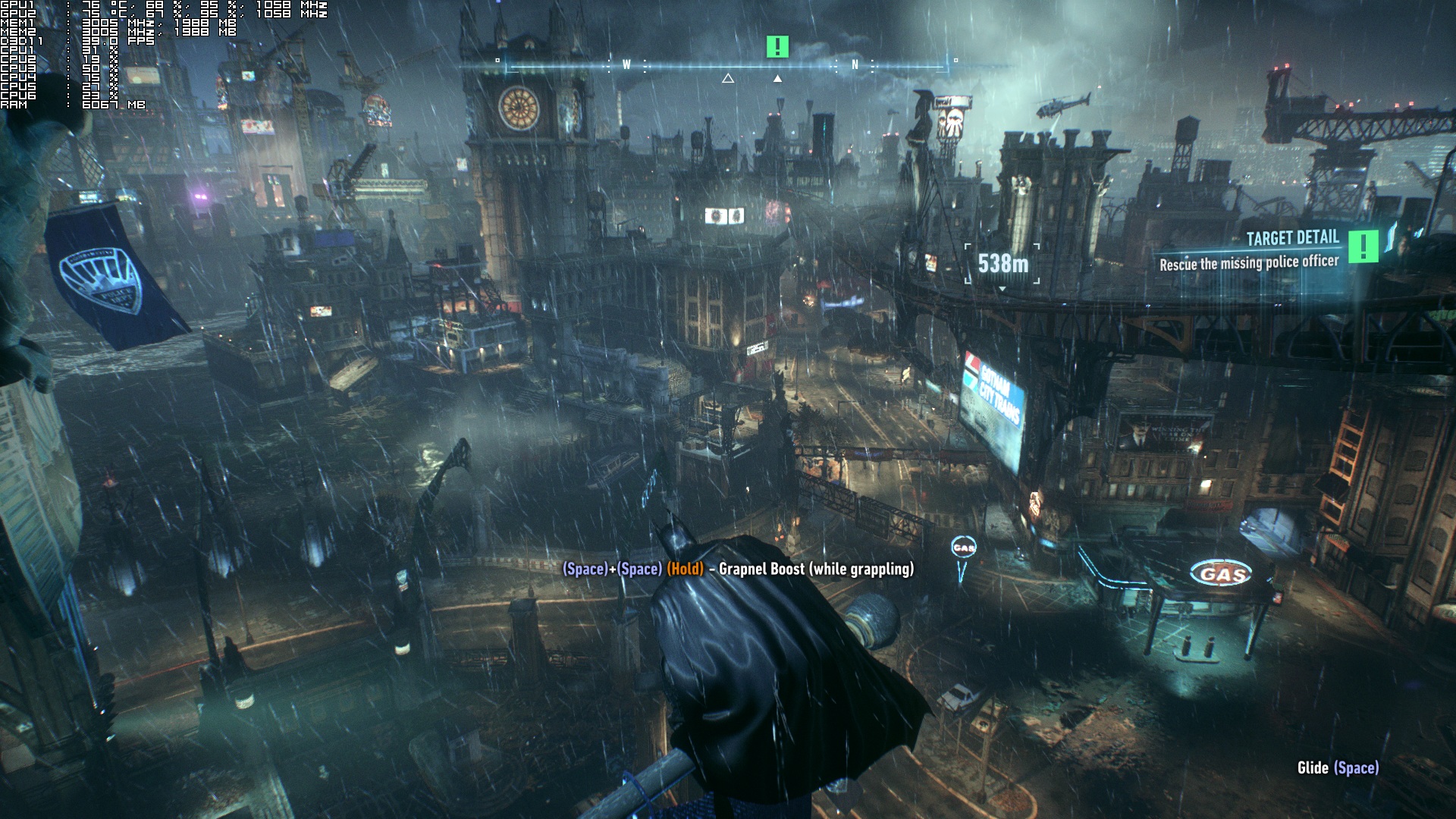Select the Target Detail objective tracker
The height and width of the screenshot is (819, 1456).
tap(1250, 251)
